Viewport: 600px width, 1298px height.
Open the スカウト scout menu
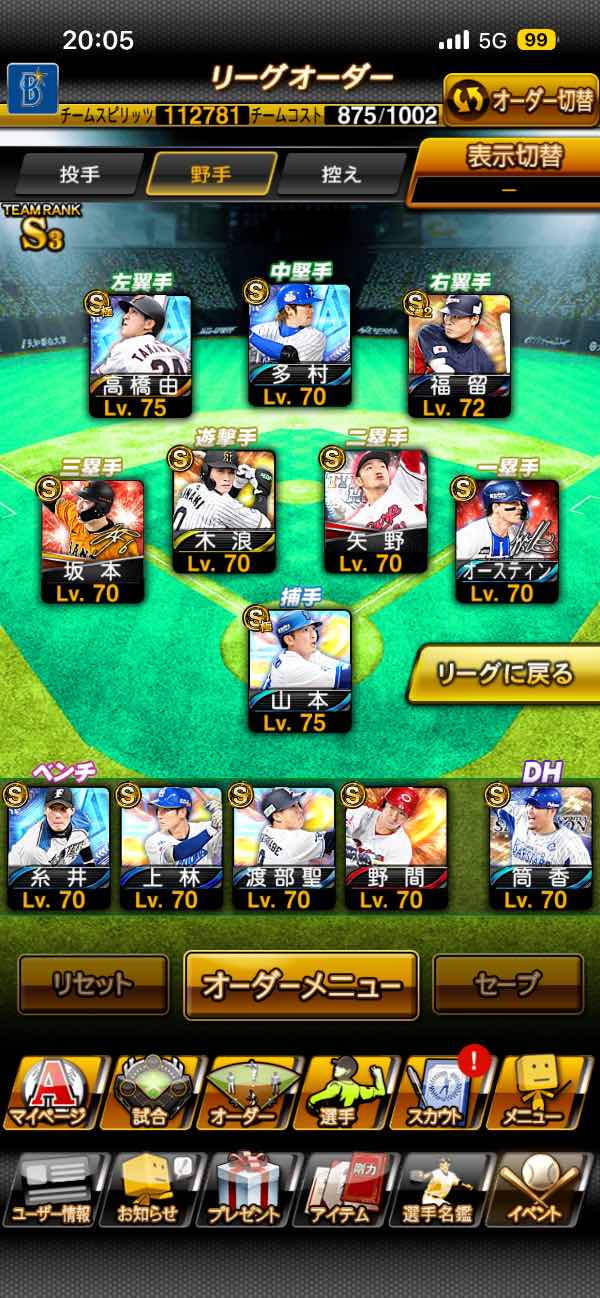pos(436,1092)
